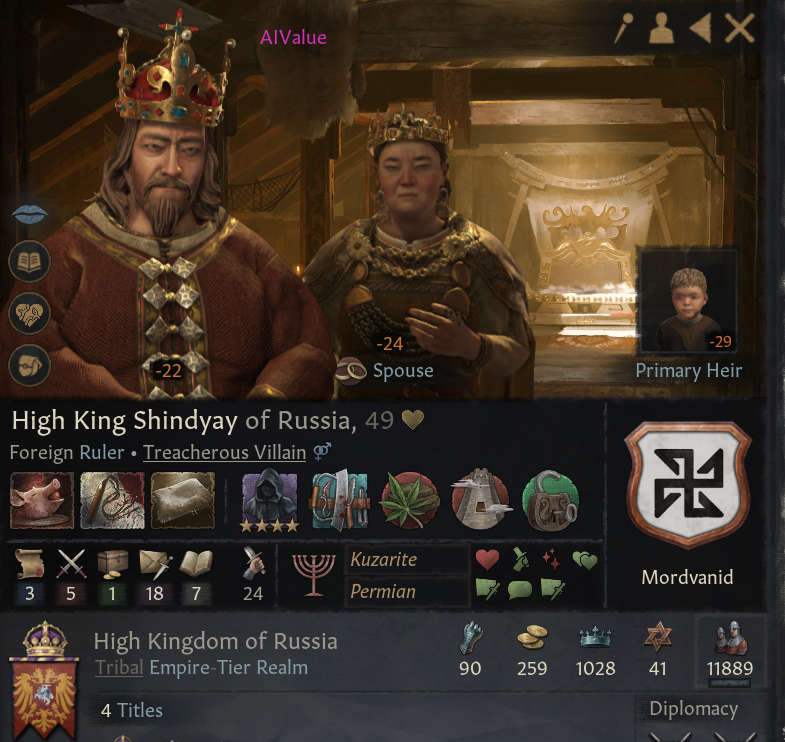
Task: Click the open book lifestyle icon
Action: click(x=29, y=263)
